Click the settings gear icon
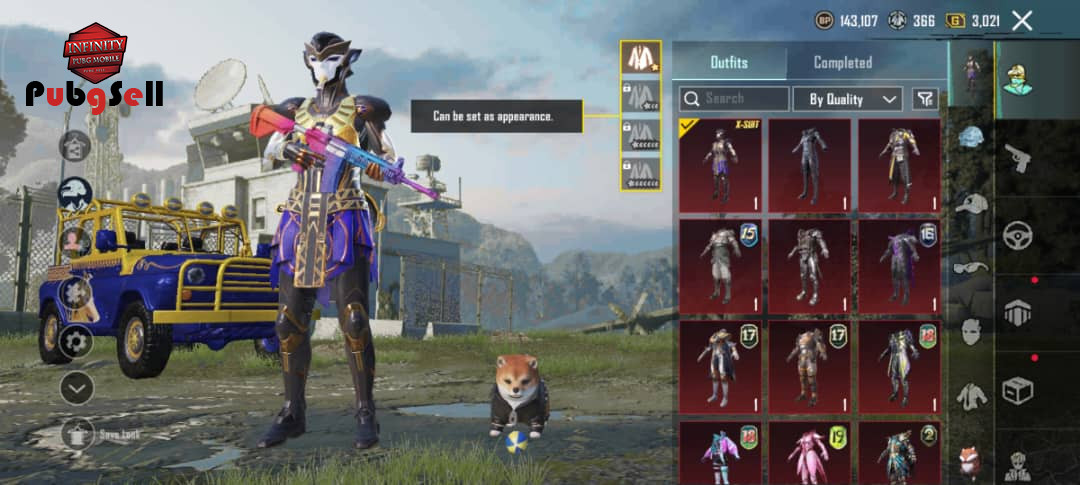This screenshot has width=1080, height=485. click(x=76, y=342)
